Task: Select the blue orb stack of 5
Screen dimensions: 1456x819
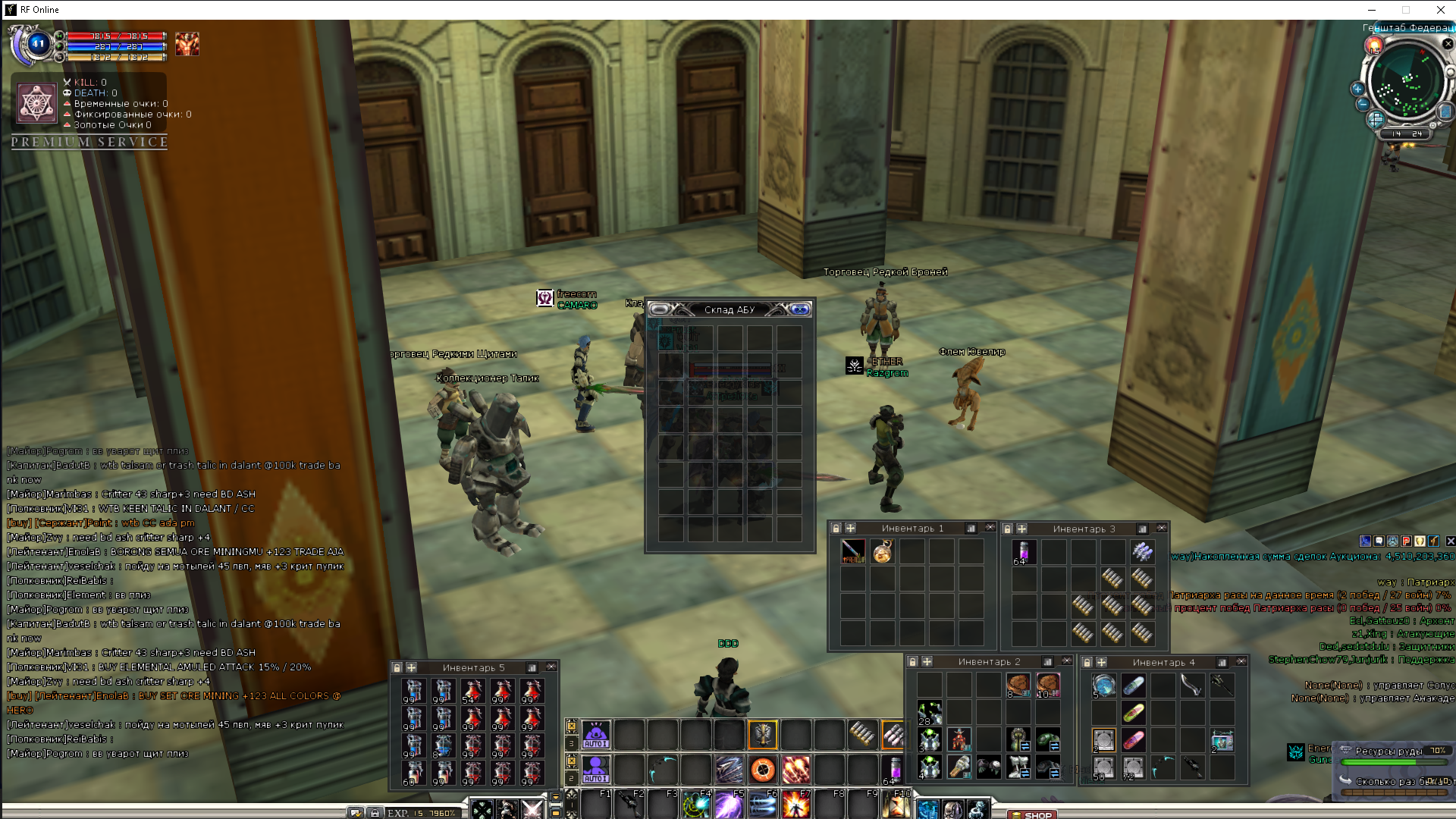Action: pos(1103,686)
